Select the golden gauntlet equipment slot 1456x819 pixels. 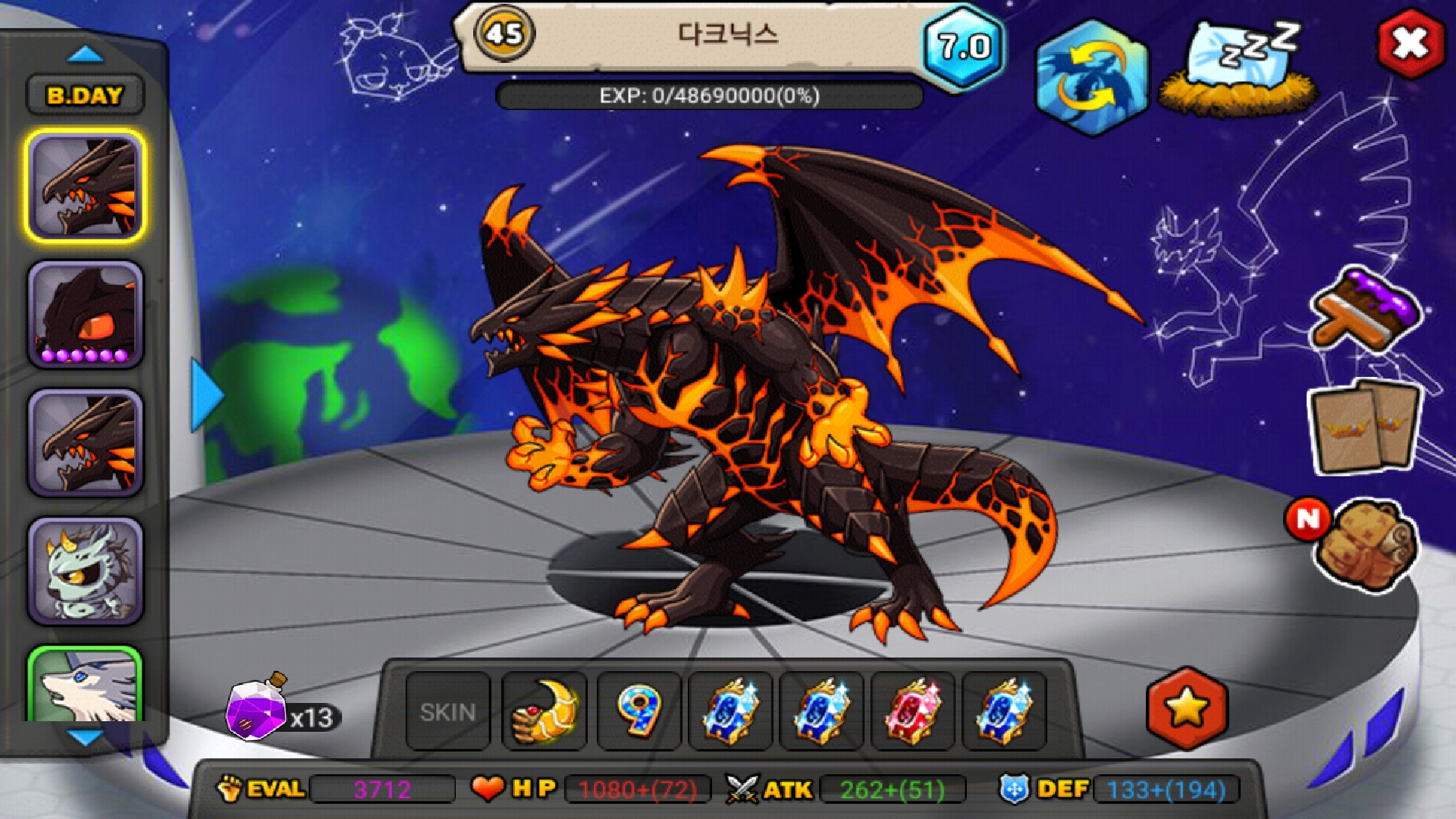[544, 712]
